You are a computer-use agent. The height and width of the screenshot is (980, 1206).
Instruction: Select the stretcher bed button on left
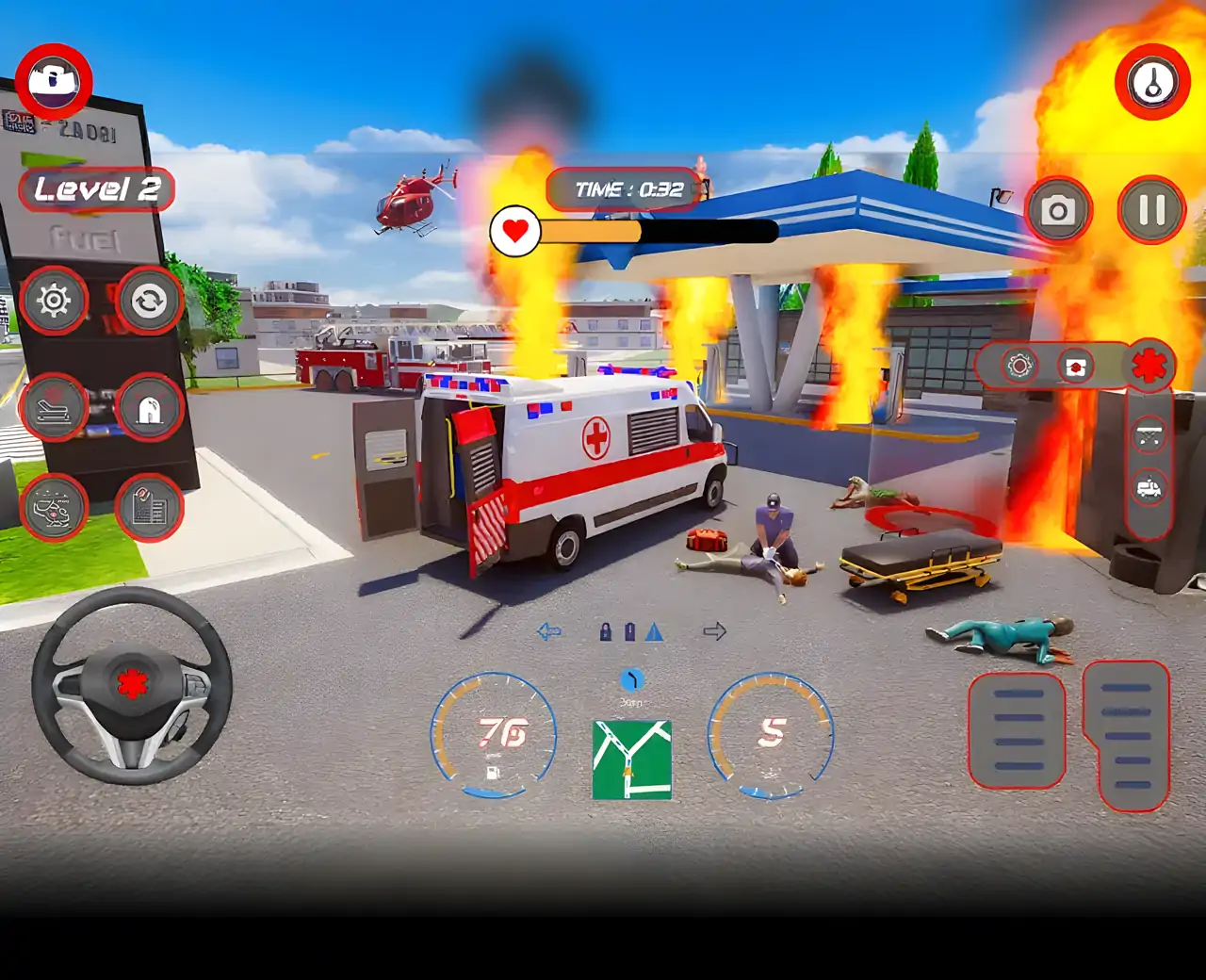point(54,408)
